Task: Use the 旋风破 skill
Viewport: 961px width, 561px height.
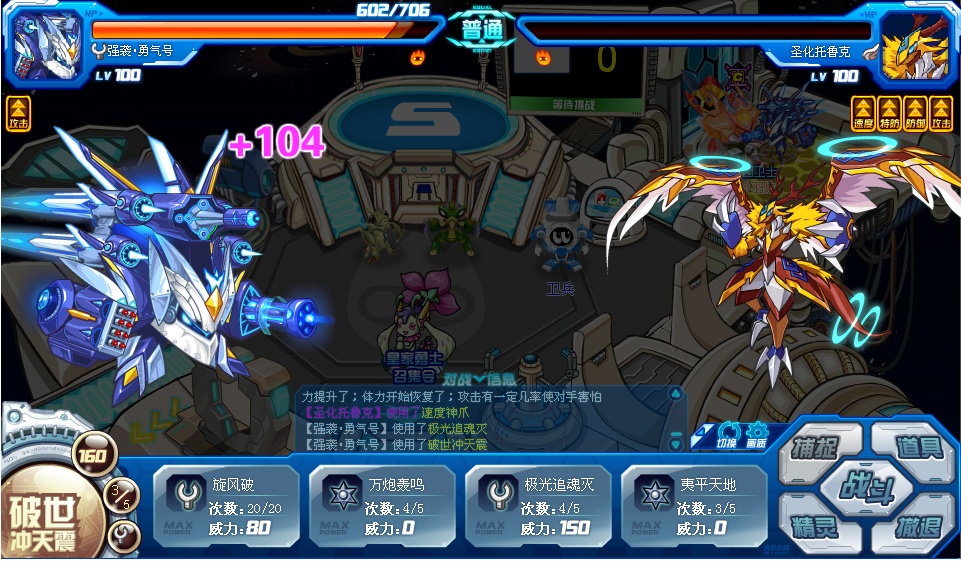Action: click(x=225, y=506)
